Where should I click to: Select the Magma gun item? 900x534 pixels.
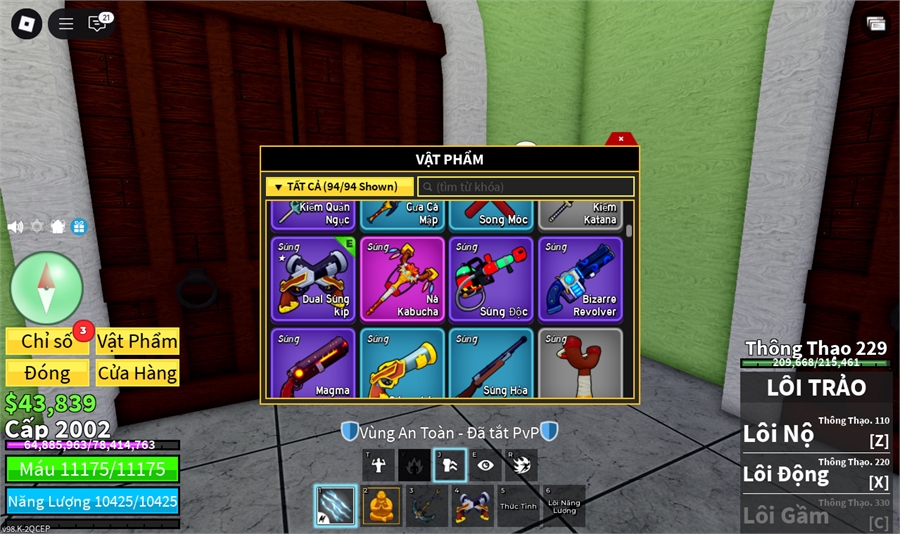point(313,364)
